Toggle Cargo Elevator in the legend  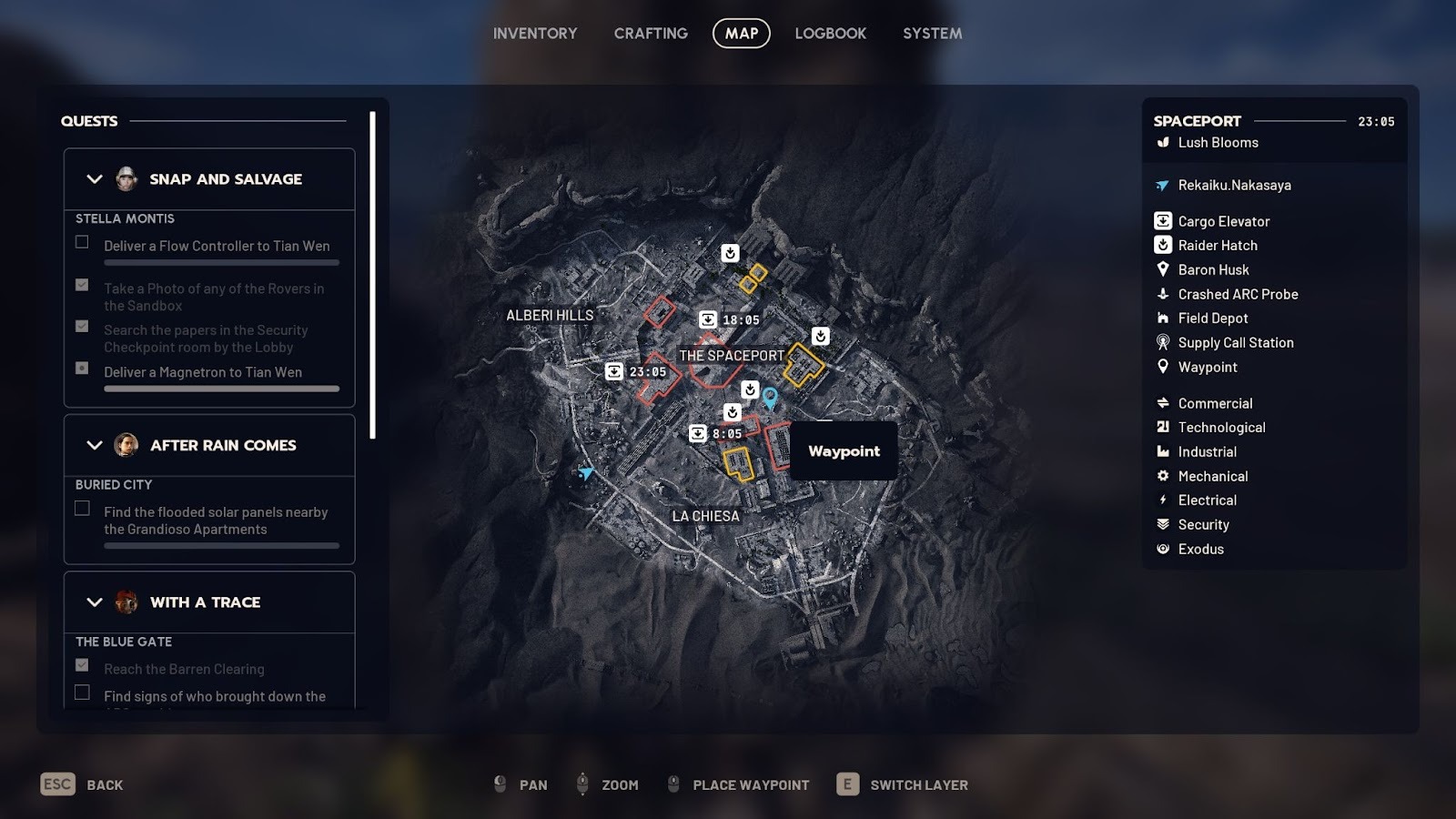[x=1223, y=221]
